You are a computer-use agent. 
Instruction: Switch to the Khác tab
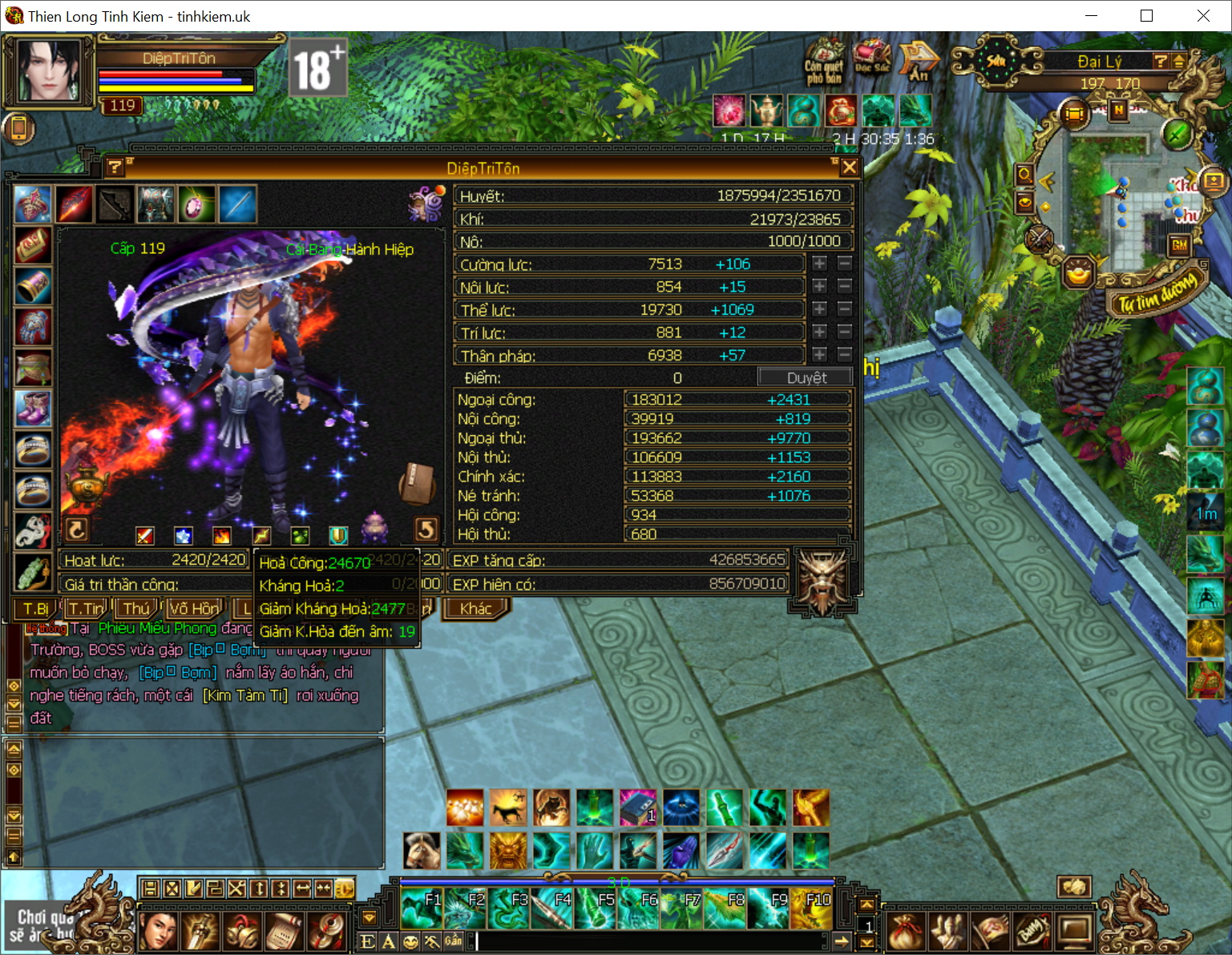(475, 609)
